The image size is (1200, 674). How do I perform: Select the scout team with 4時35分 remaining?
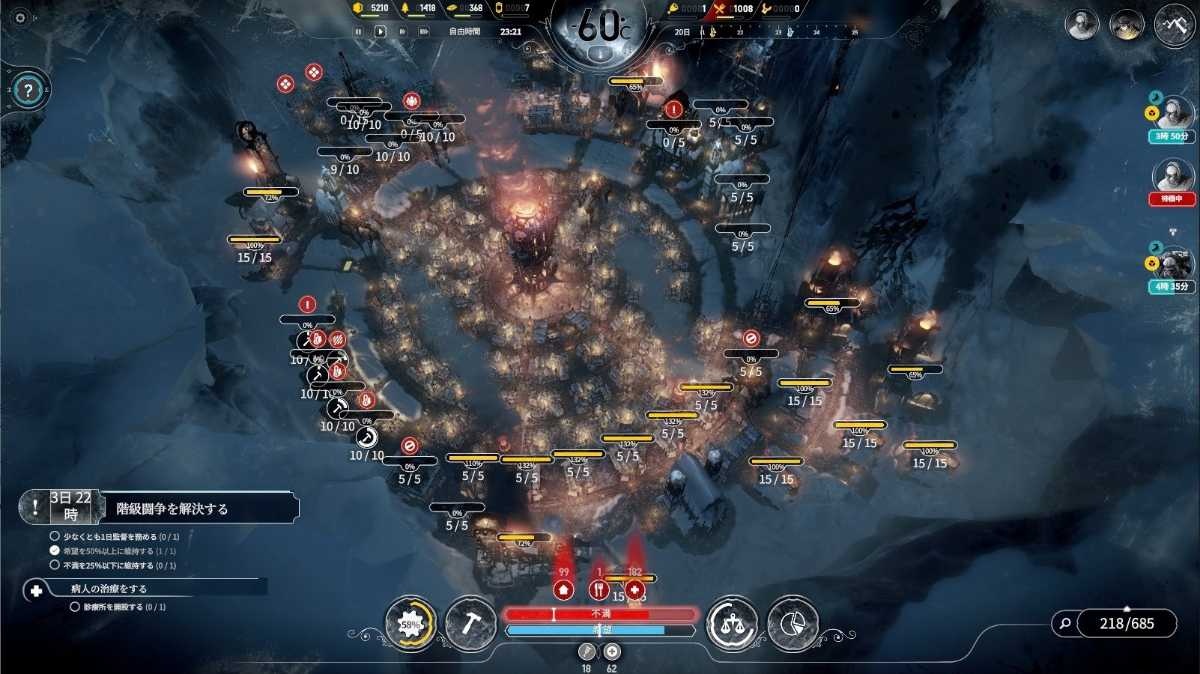[1174, 265]
